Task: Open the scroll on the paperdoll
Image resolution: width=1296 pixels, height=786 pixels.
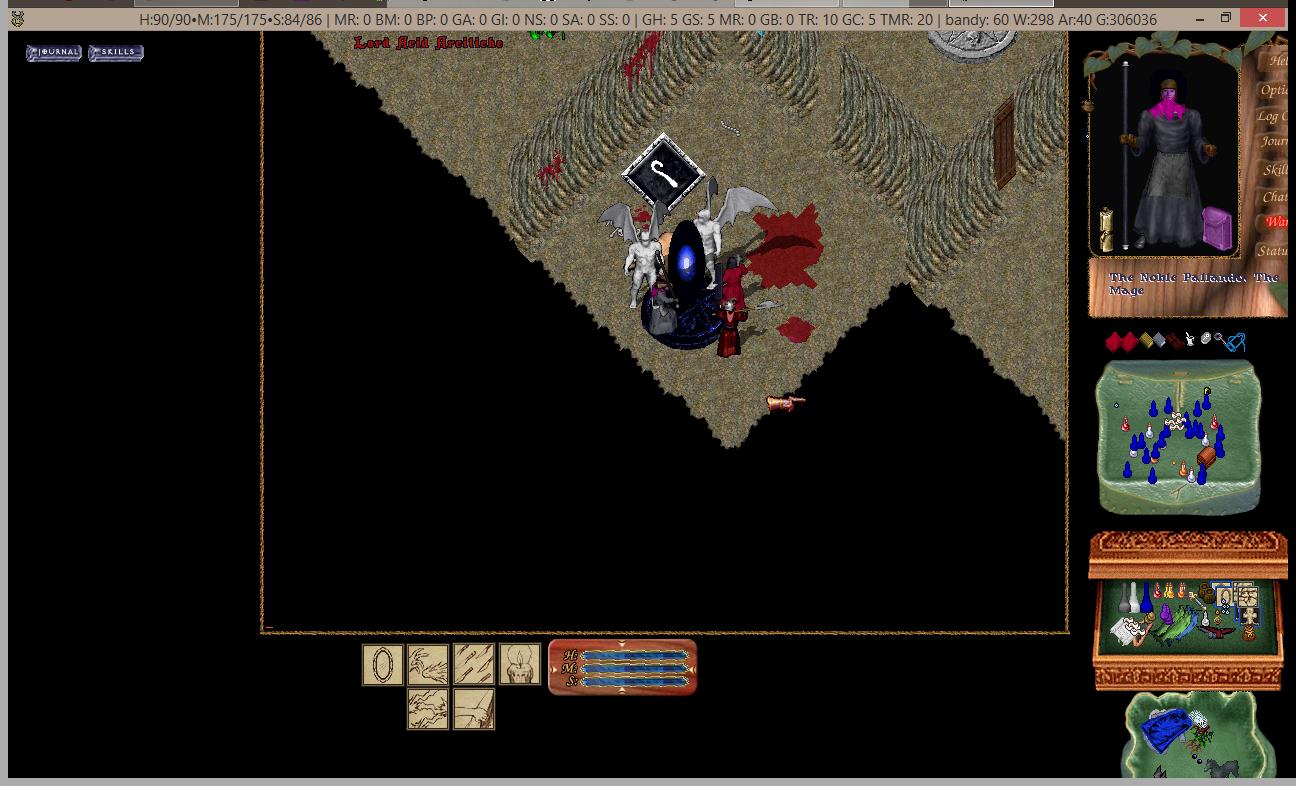Action: pos(1107,230)
